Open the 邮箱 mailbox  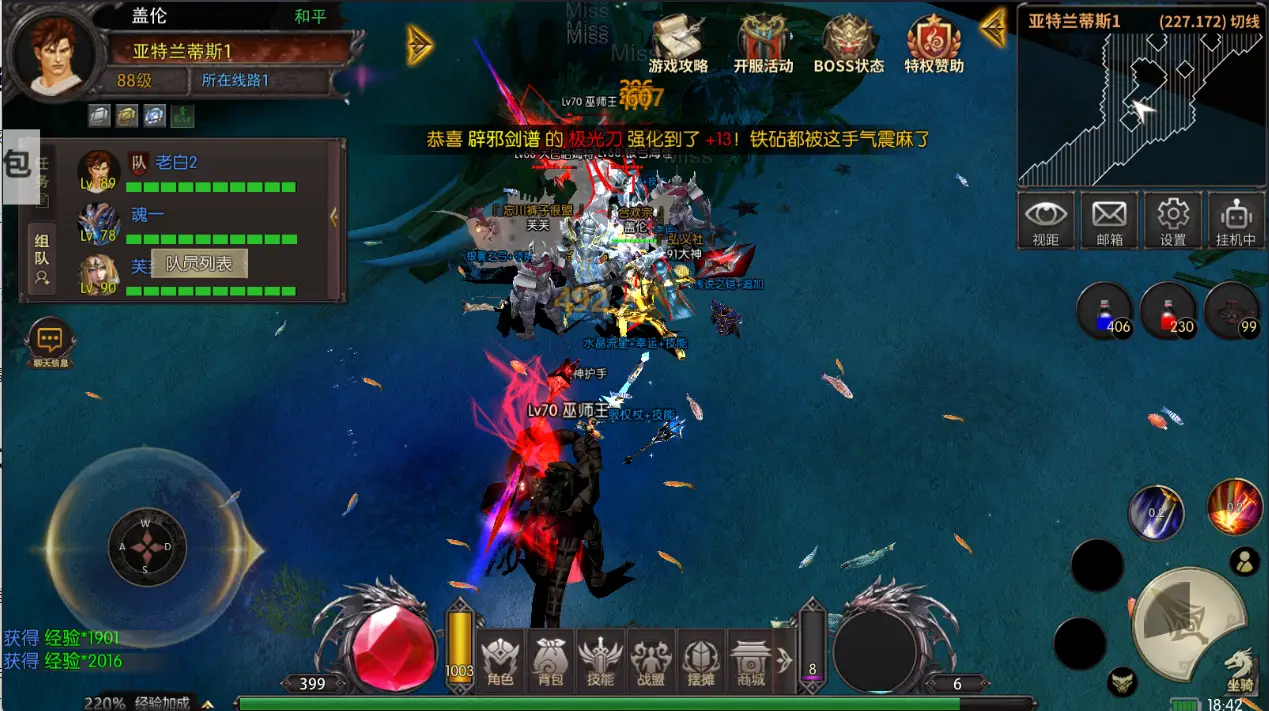pyautogui.click(x=1109, y=220)
